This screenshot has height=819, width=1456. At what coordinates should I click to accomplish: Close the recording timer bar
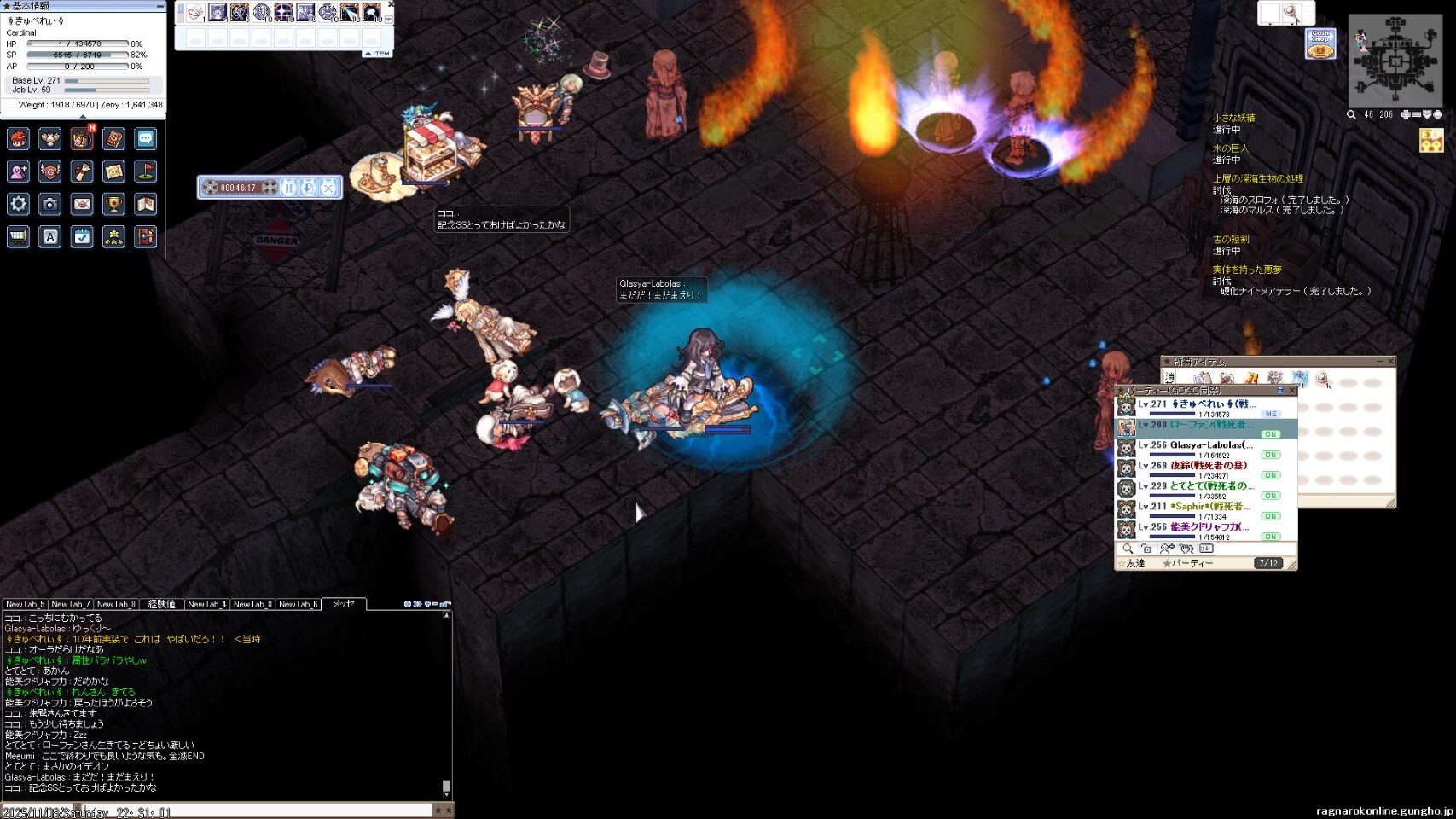[x=328, y=188]
